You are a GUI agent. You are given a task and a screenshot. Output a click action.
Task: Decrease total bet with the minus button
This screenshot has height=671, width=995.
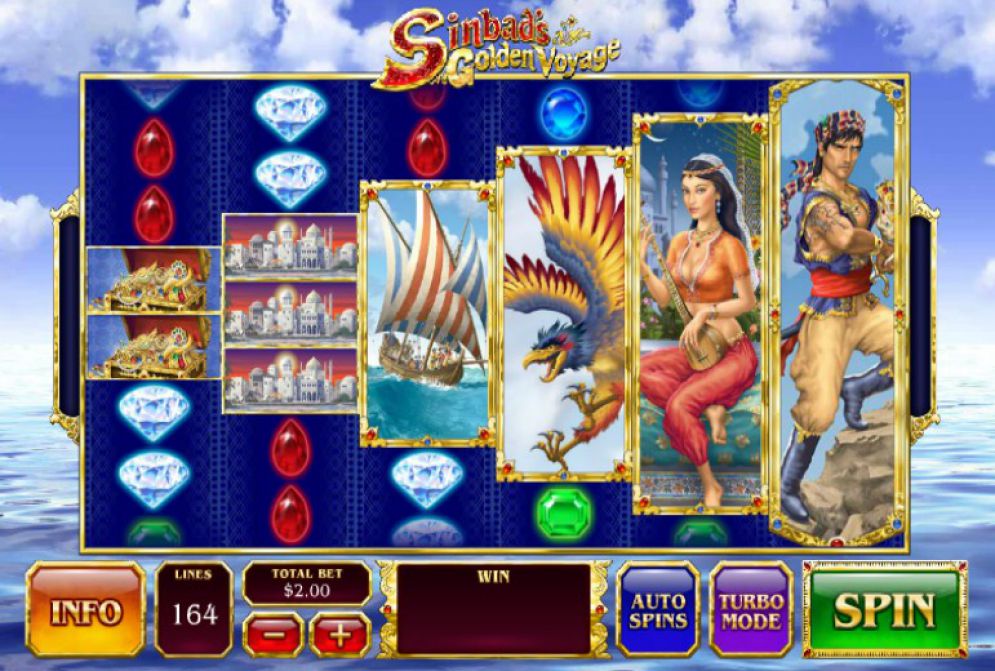(272, 634)
